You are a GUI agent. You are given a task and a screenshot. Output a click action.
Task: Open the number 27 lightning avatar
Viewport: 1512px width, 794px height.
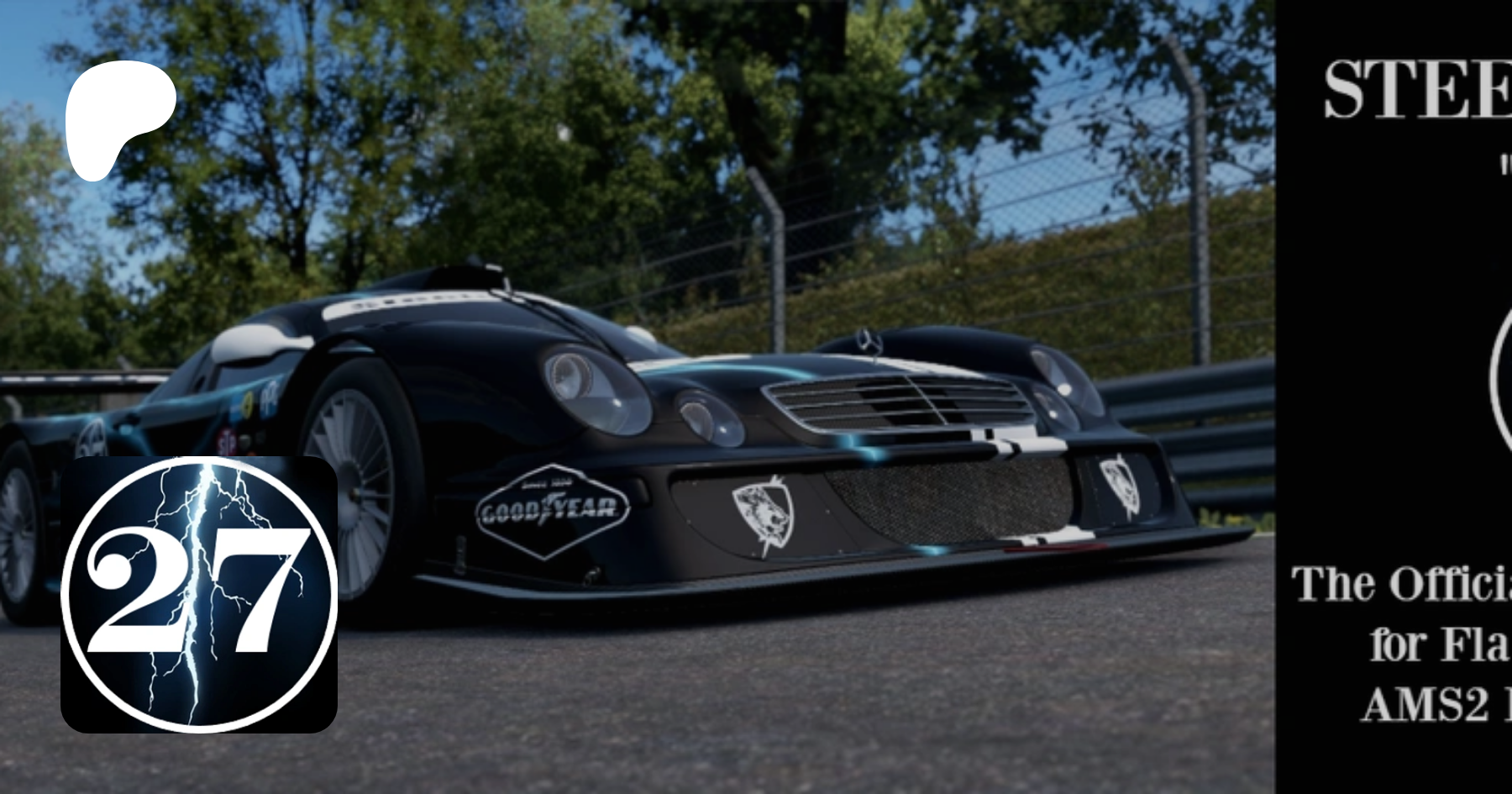(199, 594)
